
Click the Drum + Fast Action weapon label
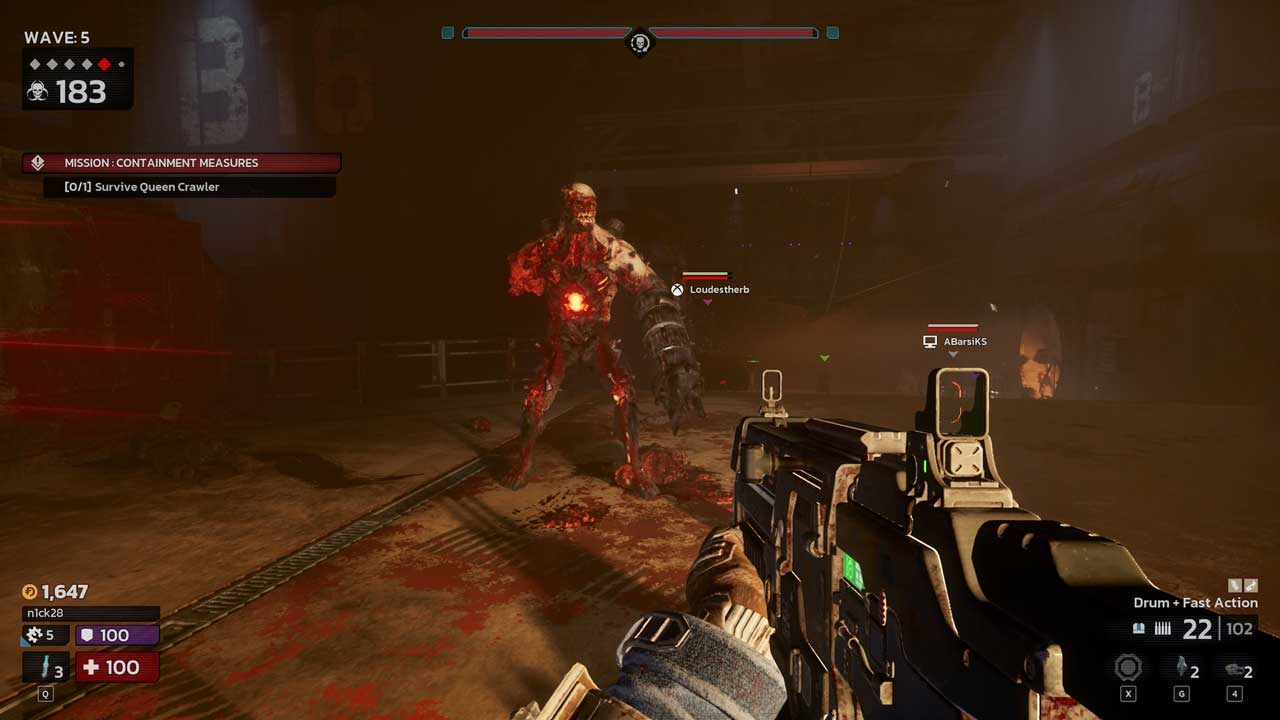(1195, 603)
